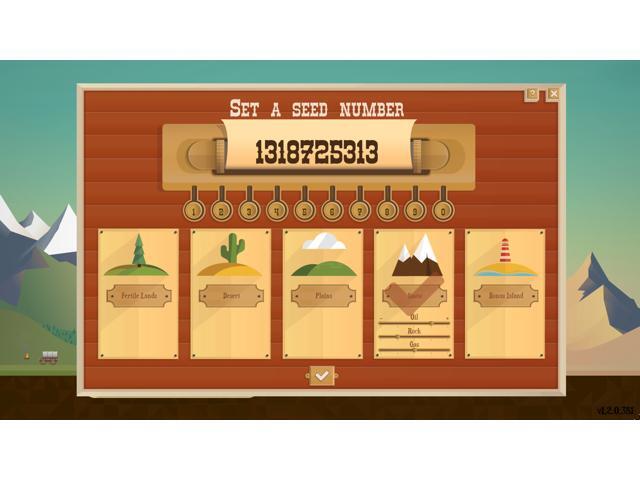This screenshot has width=640, height=480.
Task: Click the digit 4 seed knob
Action: coord(277,211)
